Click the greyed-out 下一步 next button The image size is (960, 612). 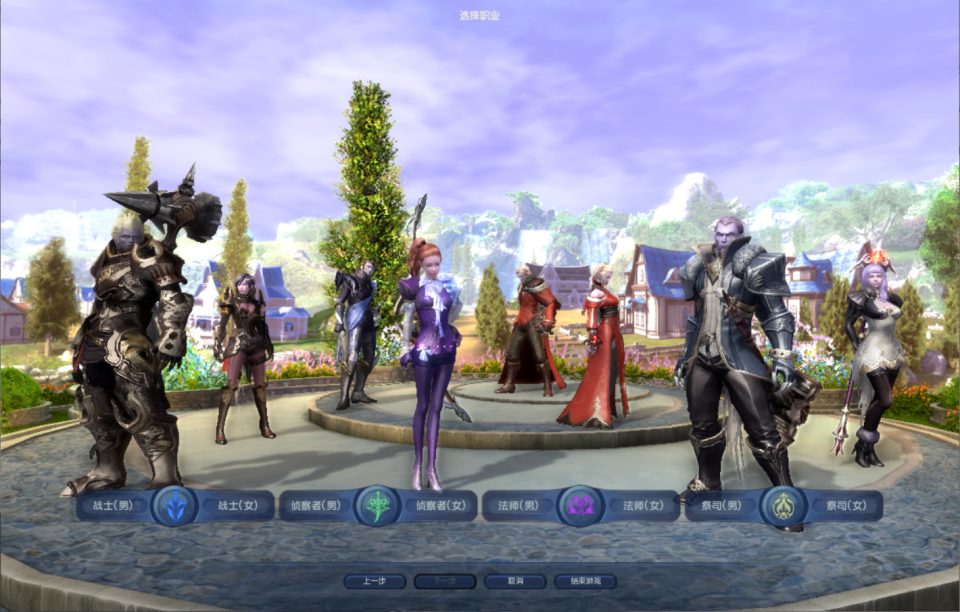pos(445,581)
